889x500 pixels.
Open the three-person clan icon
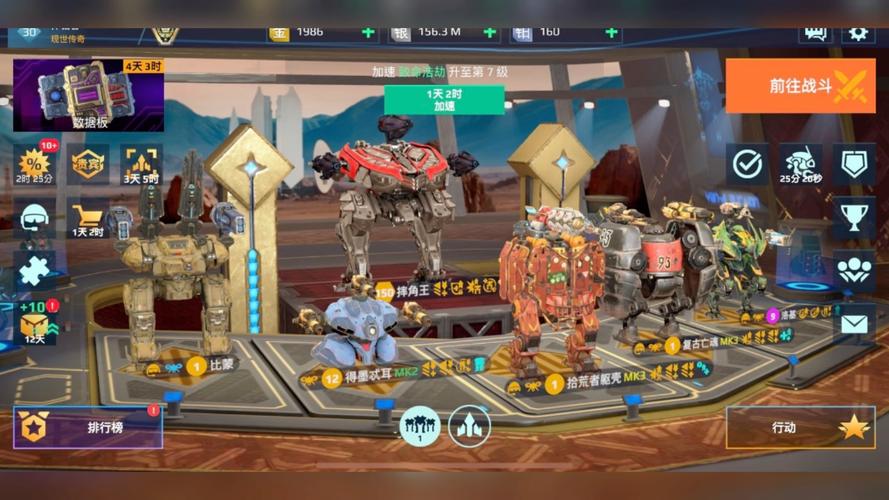(854, 270)
